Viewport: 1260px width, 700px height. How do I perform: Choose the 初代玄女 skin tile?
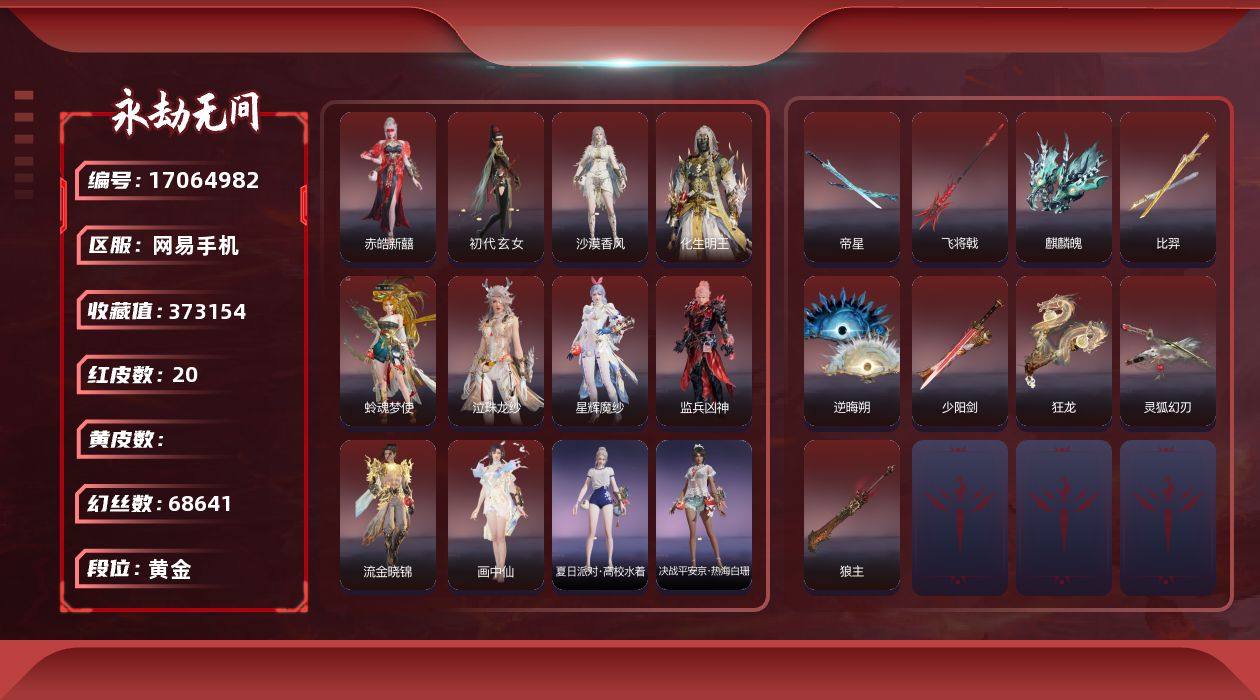coord(496,187)
